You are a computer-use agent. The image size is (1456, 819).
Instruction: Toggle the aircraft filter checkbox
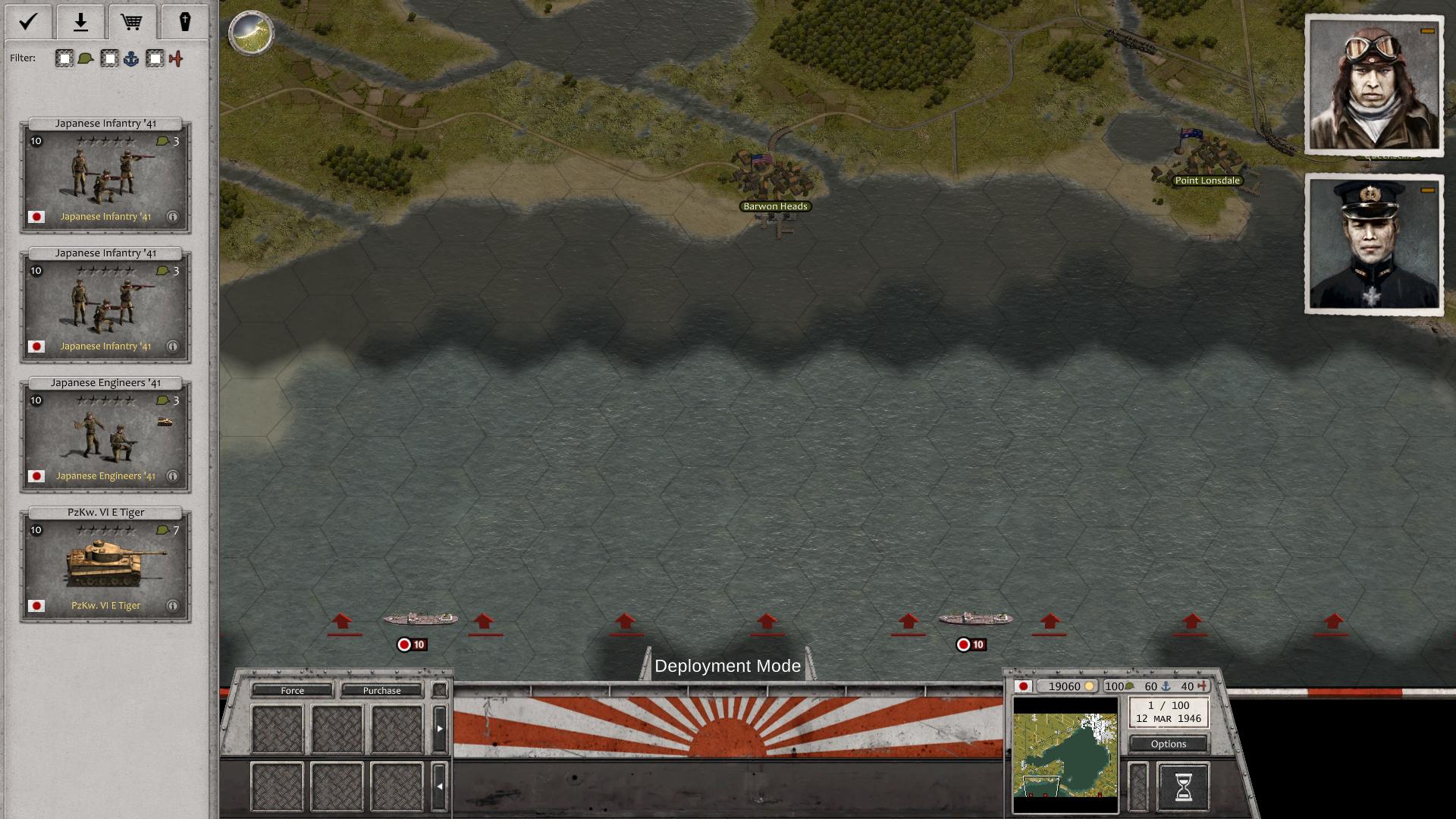click(x=155, y=59)
